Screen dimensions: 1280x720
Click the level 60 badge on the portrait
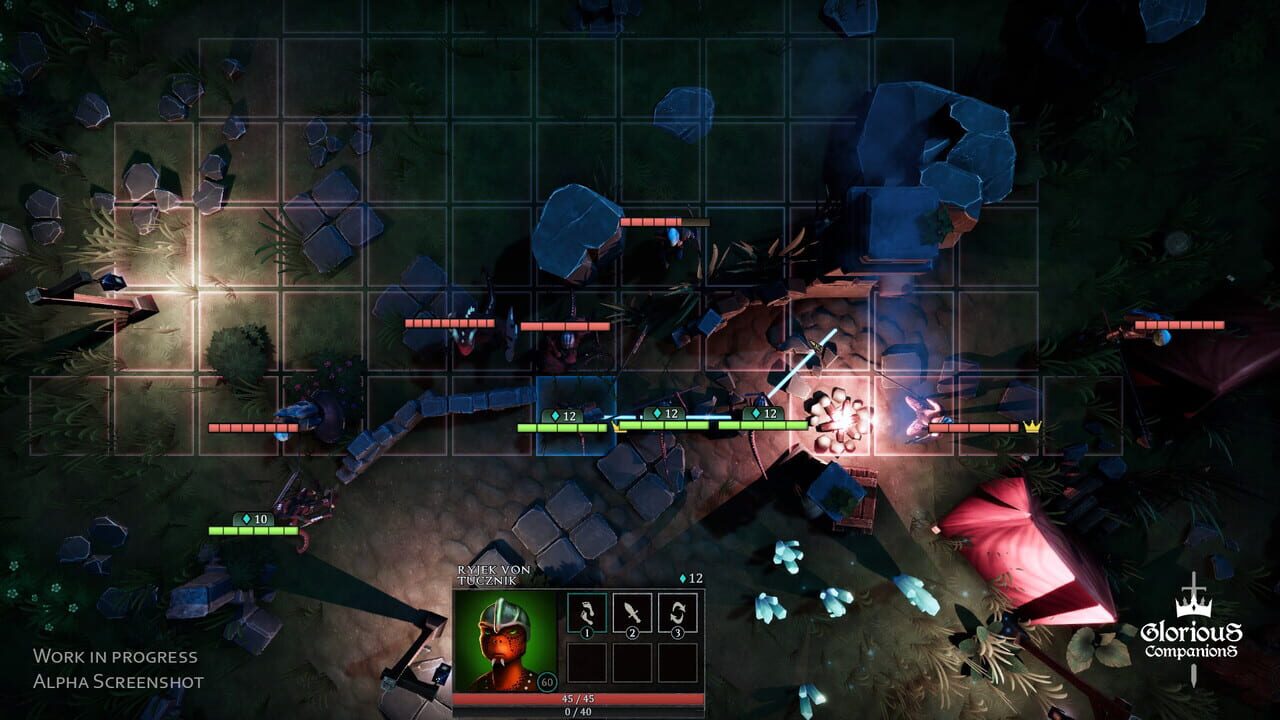547,681
